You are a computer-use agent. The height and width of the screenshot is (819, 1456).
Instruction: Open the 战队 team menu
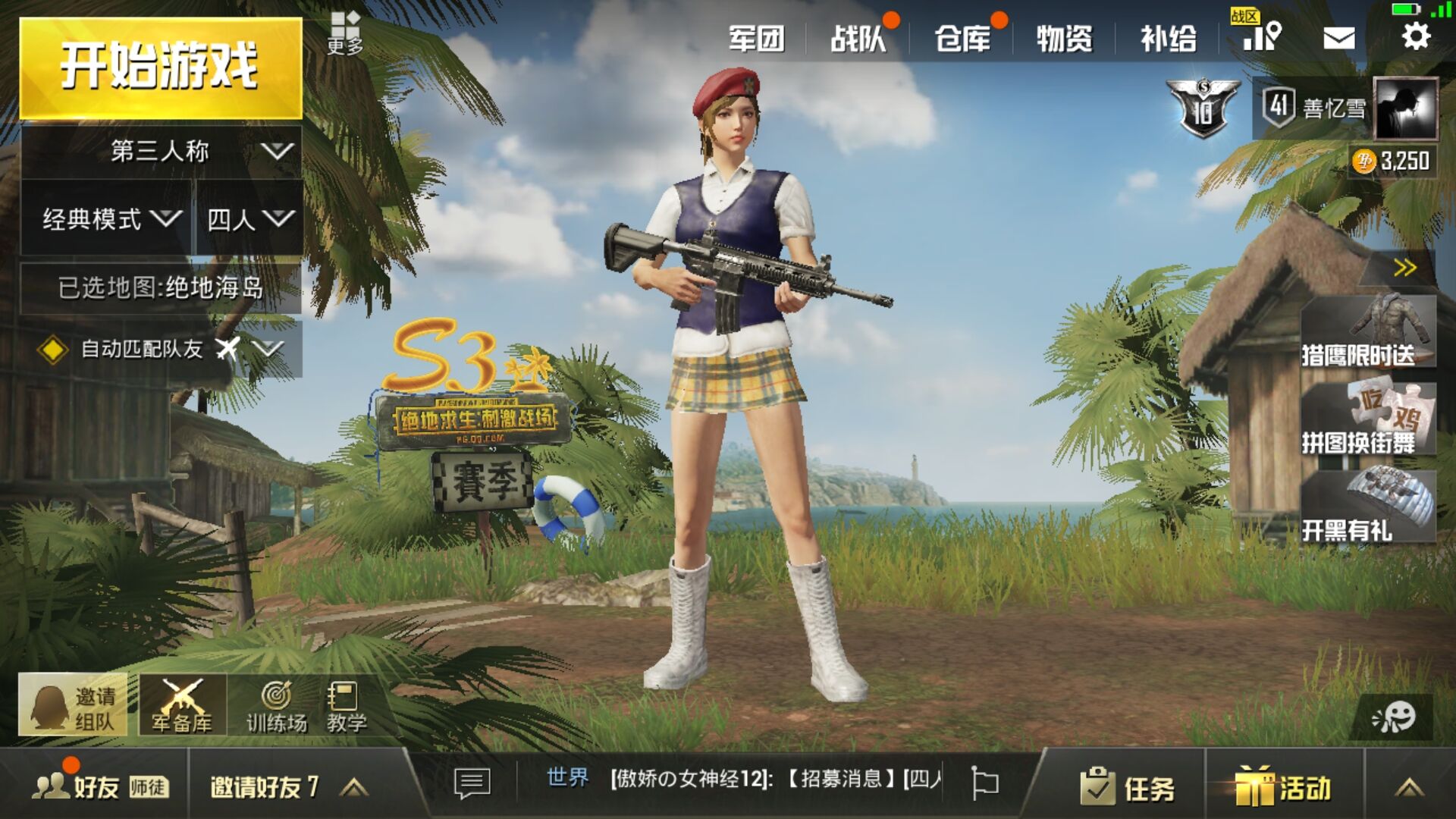[x=858, y=38]
